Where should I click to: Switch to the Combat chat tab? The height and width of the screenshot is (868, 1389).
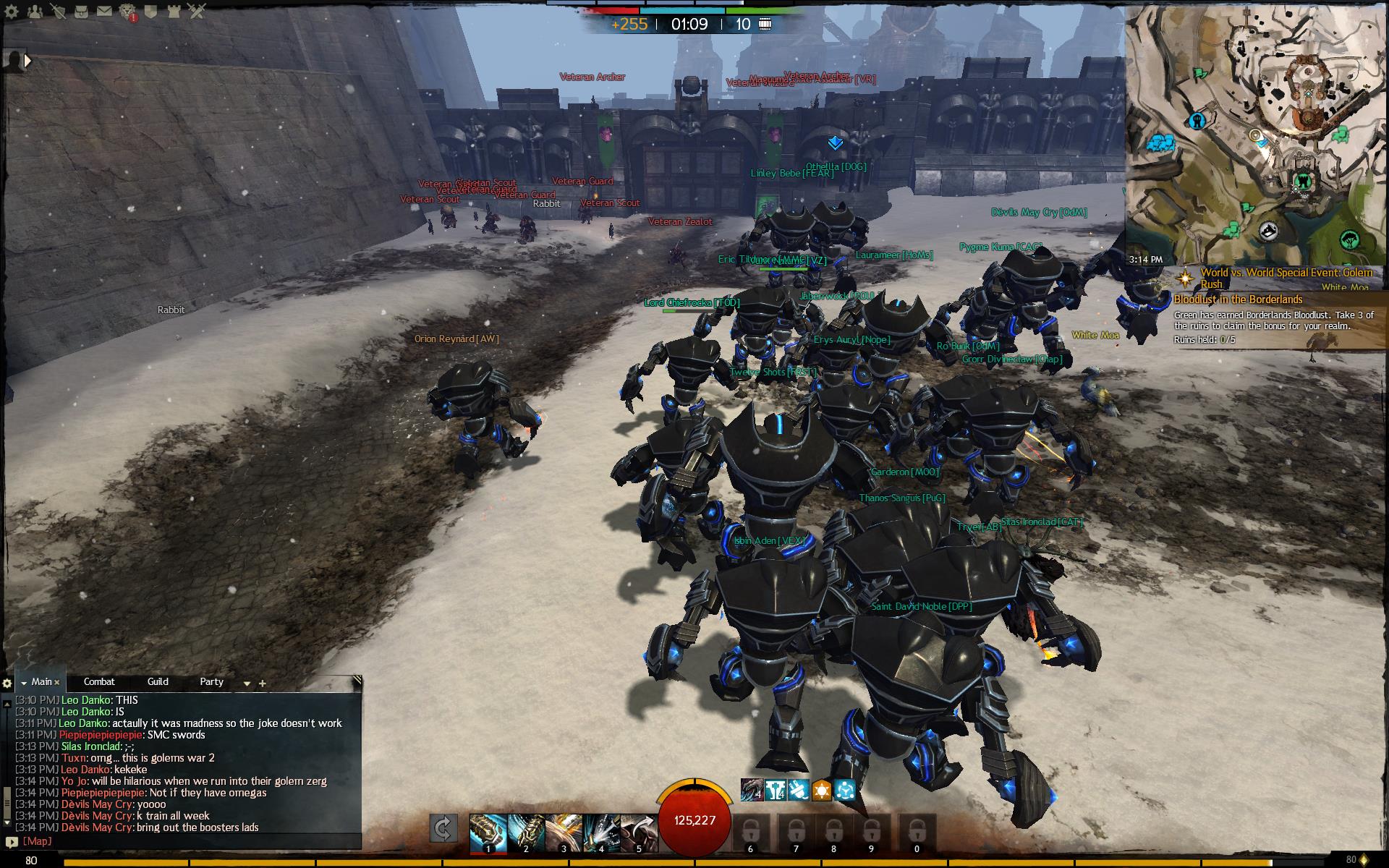(99, 681)
